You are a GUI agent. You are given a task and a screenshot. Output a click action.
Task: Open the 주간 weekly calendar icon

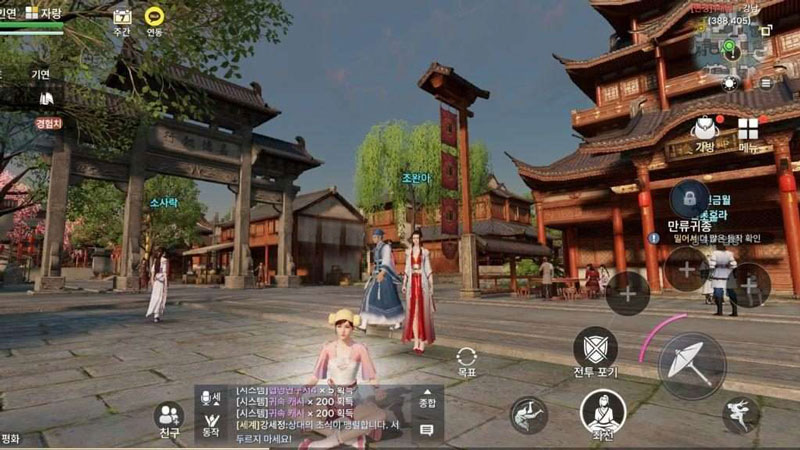[x=122, y=17]
